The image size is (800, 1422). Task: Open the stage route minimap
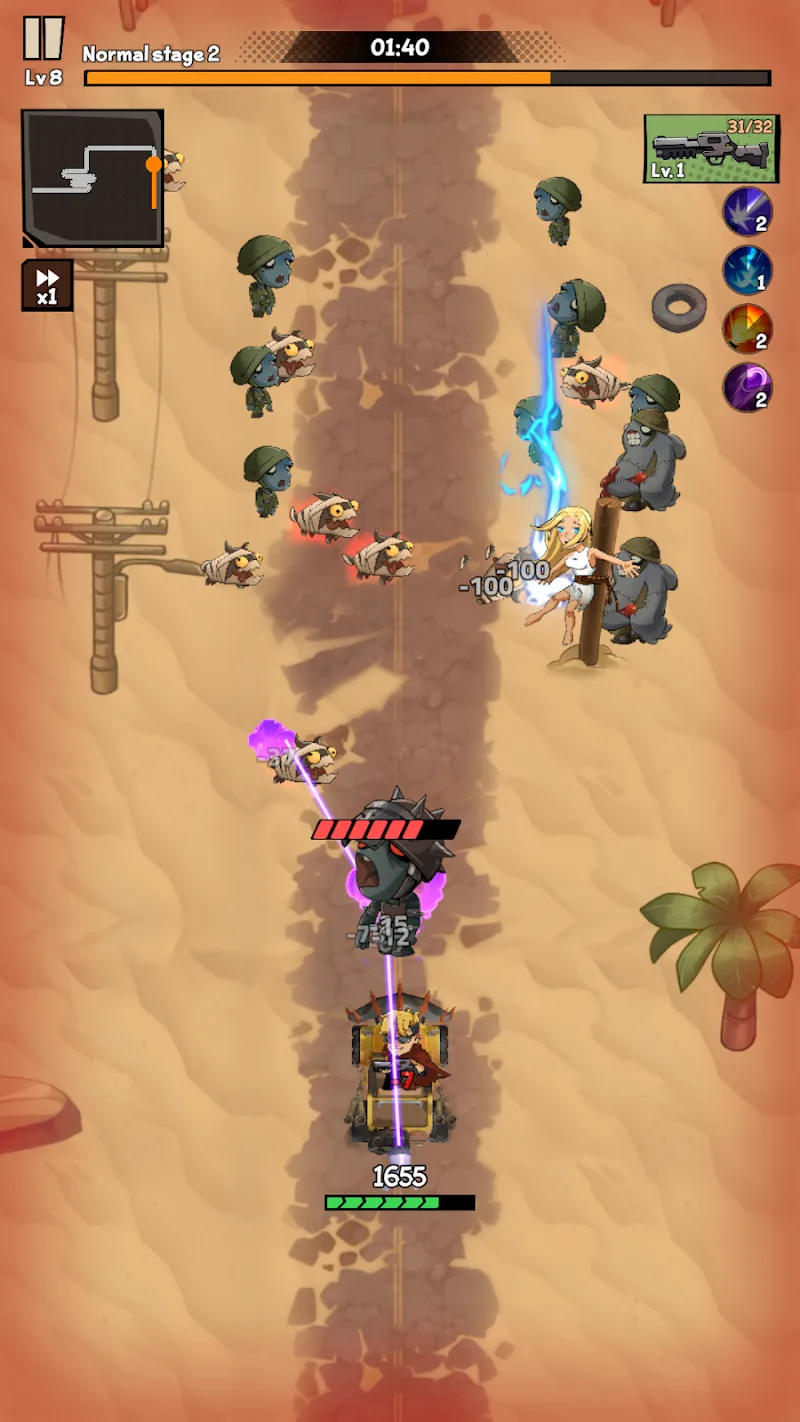(x=93, y=178)
